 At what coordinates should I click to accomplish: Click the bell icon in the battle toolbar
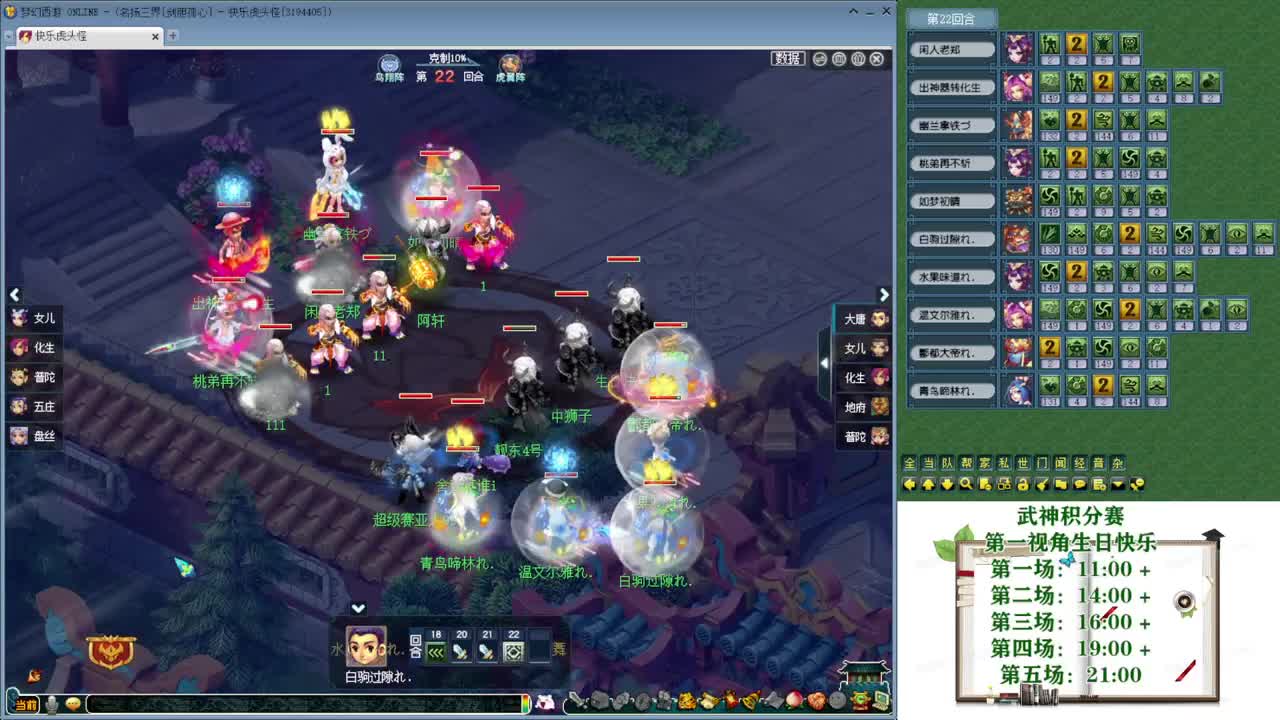pyautogui.click(x=749, y=700)
